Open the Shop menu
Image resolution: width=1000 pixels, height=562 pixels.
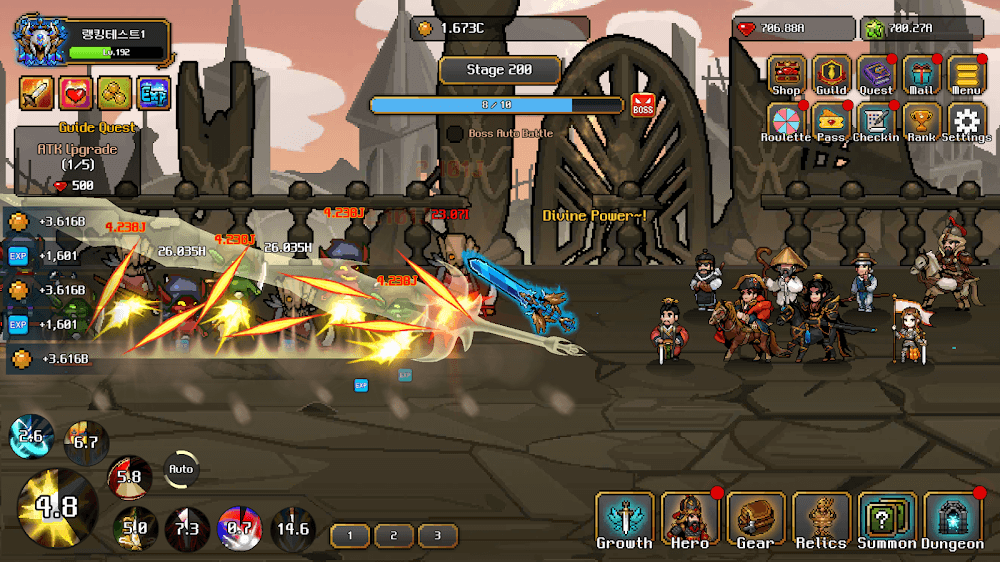786,76
